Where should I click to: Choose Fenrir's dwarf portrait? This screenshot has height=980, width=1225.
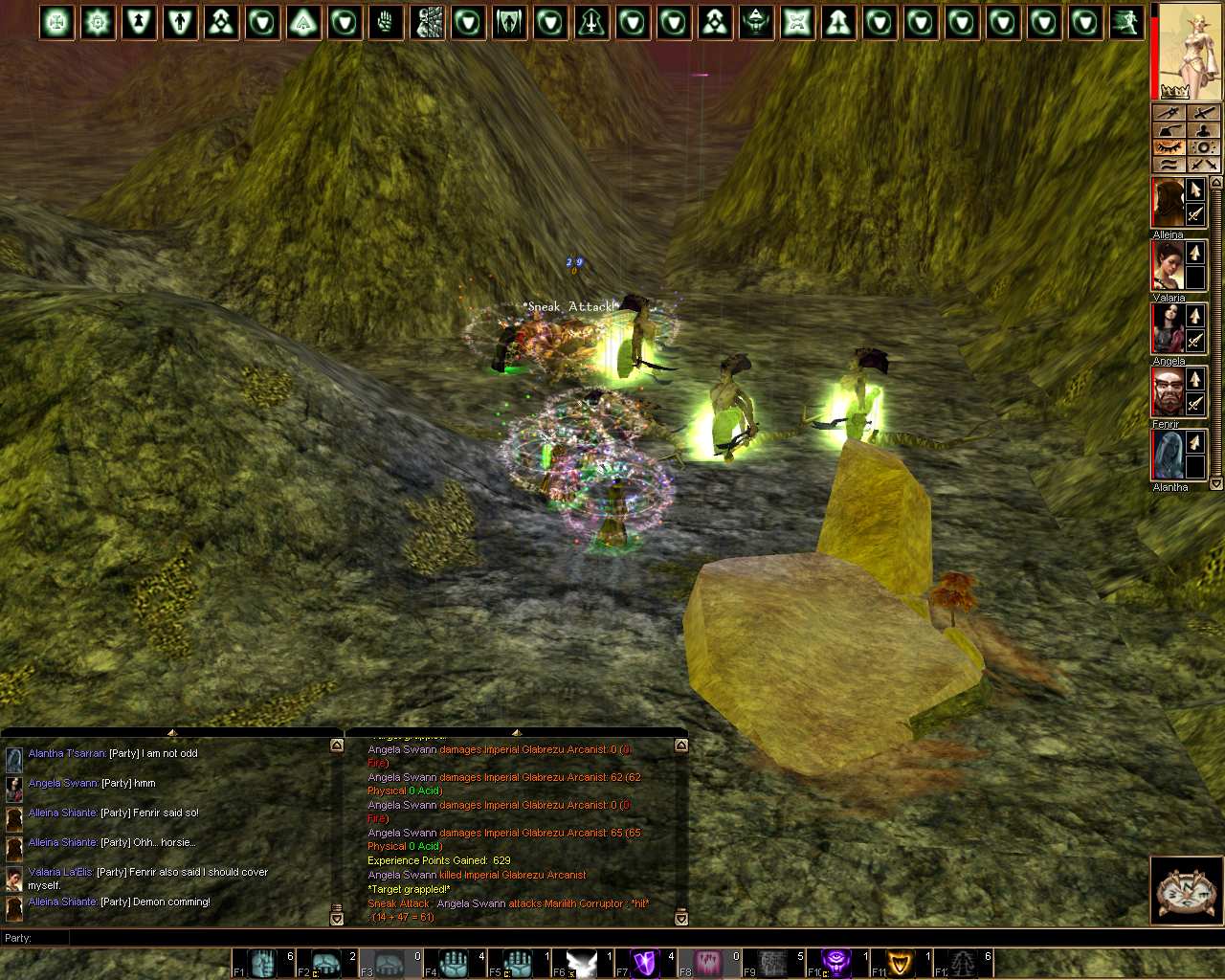click(1168, 392)
